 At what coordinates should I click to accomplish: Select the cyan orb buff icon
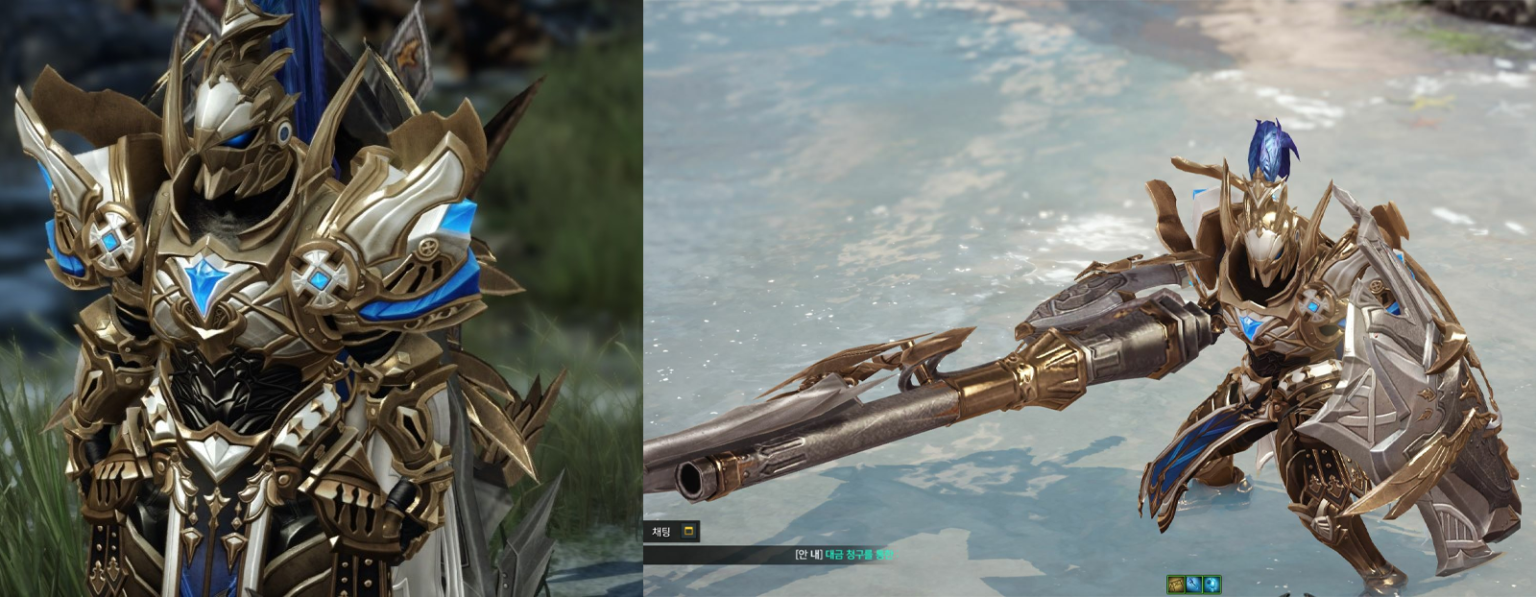(1211, 584)
